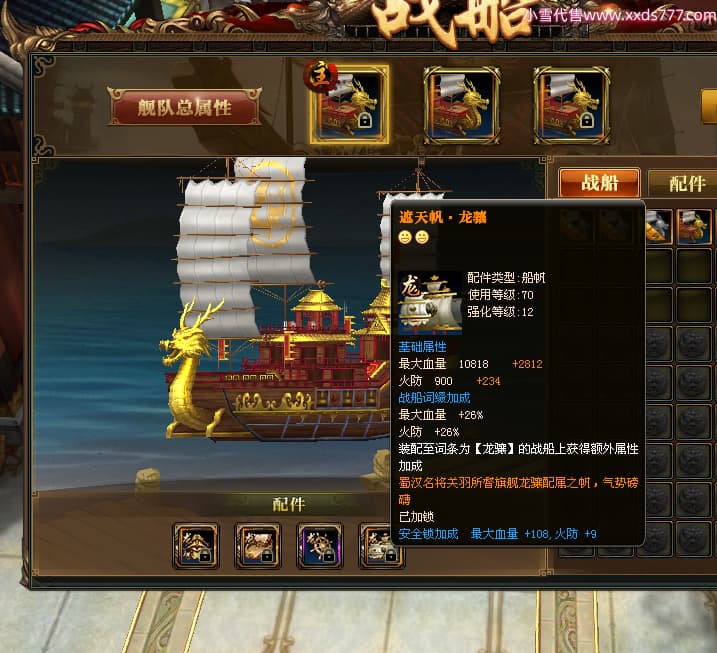Select the red-hulled warship inventory slot
717x653 pixels.
pyautogui.click(x=693, y=227)
